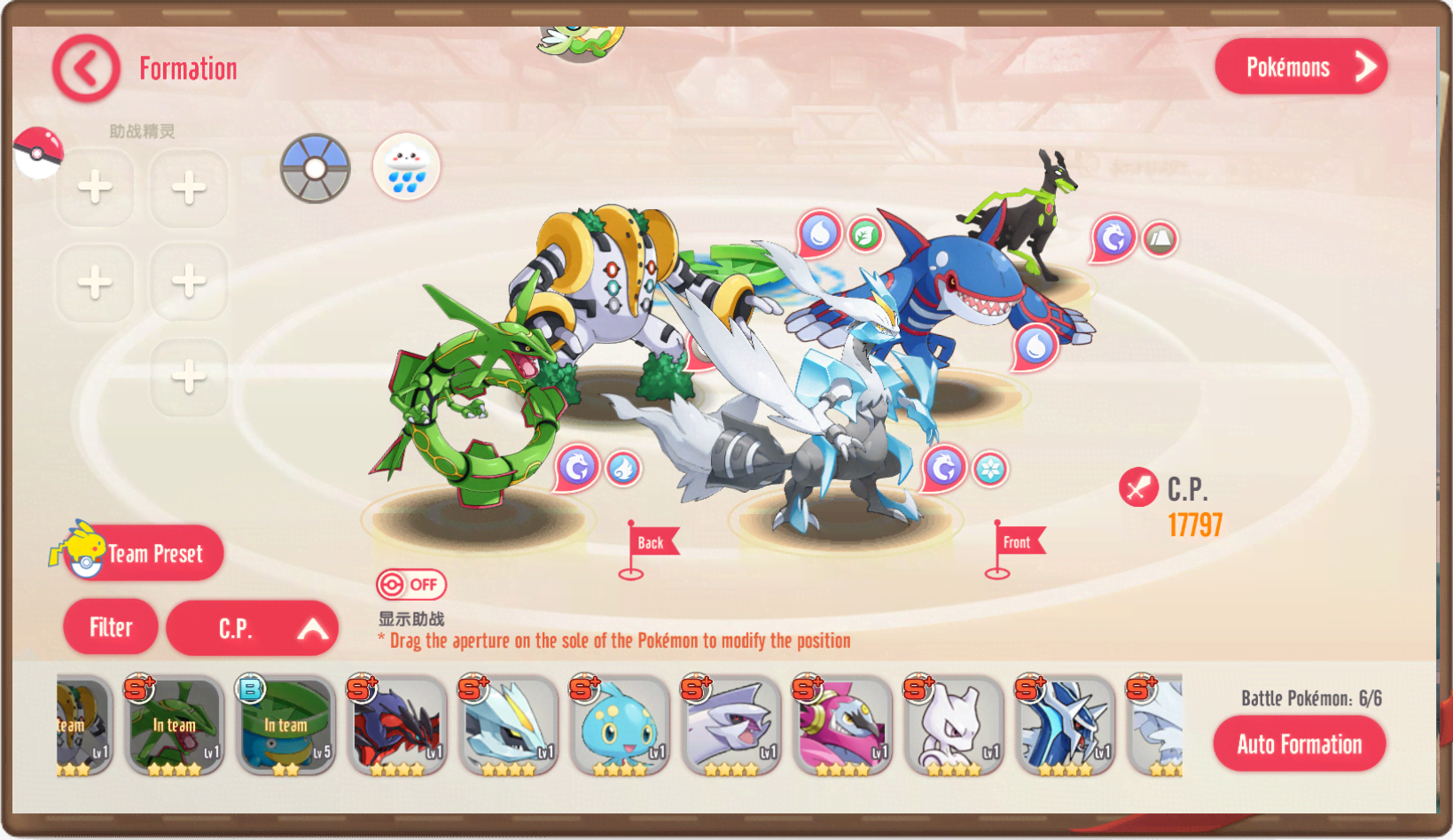Select the blue and grey circular formation icon
The height and width of the screenshot is (840, 1453).
click(x=316, y=168)
